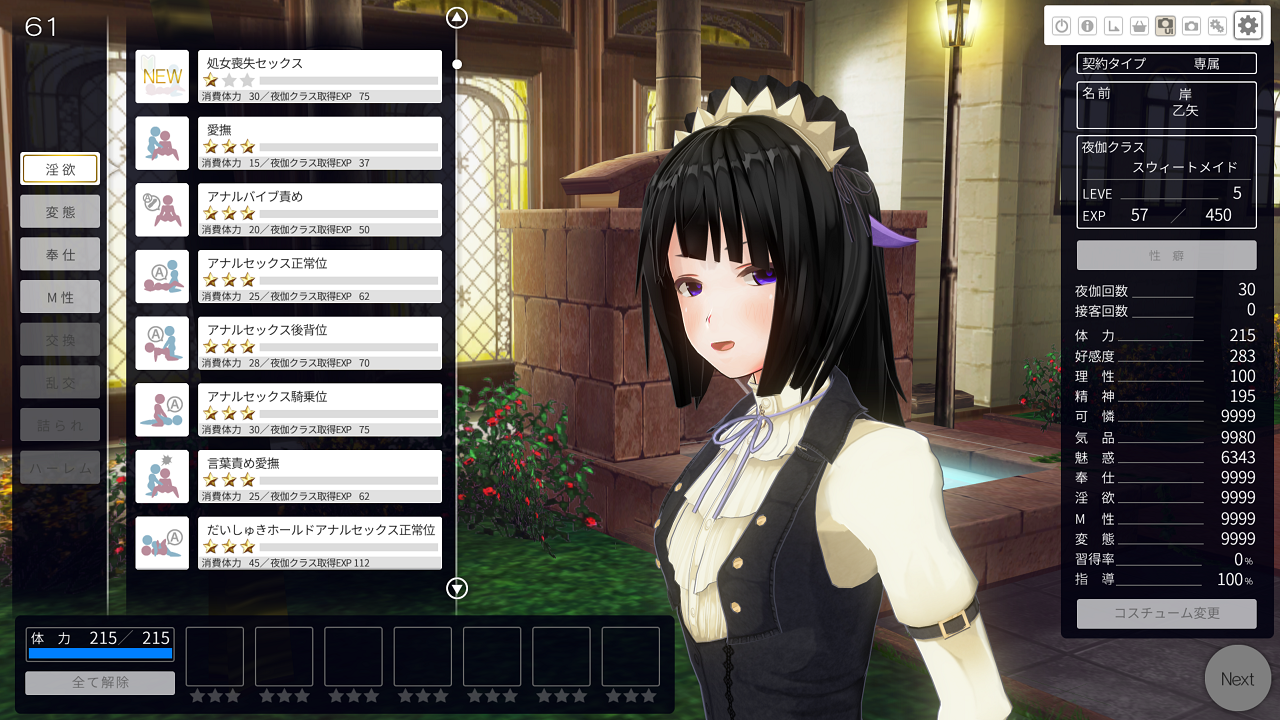Switch to the 奉仕 category tab

pyautogui.click(x=60, y=254)
